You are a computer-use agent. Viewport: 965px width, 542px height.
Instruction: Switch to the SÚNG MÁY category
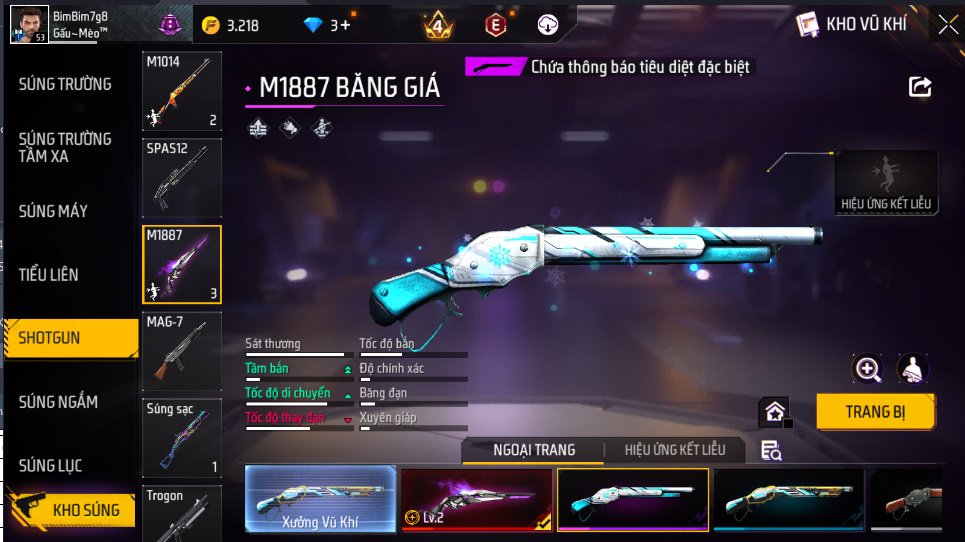click(54, 211)
